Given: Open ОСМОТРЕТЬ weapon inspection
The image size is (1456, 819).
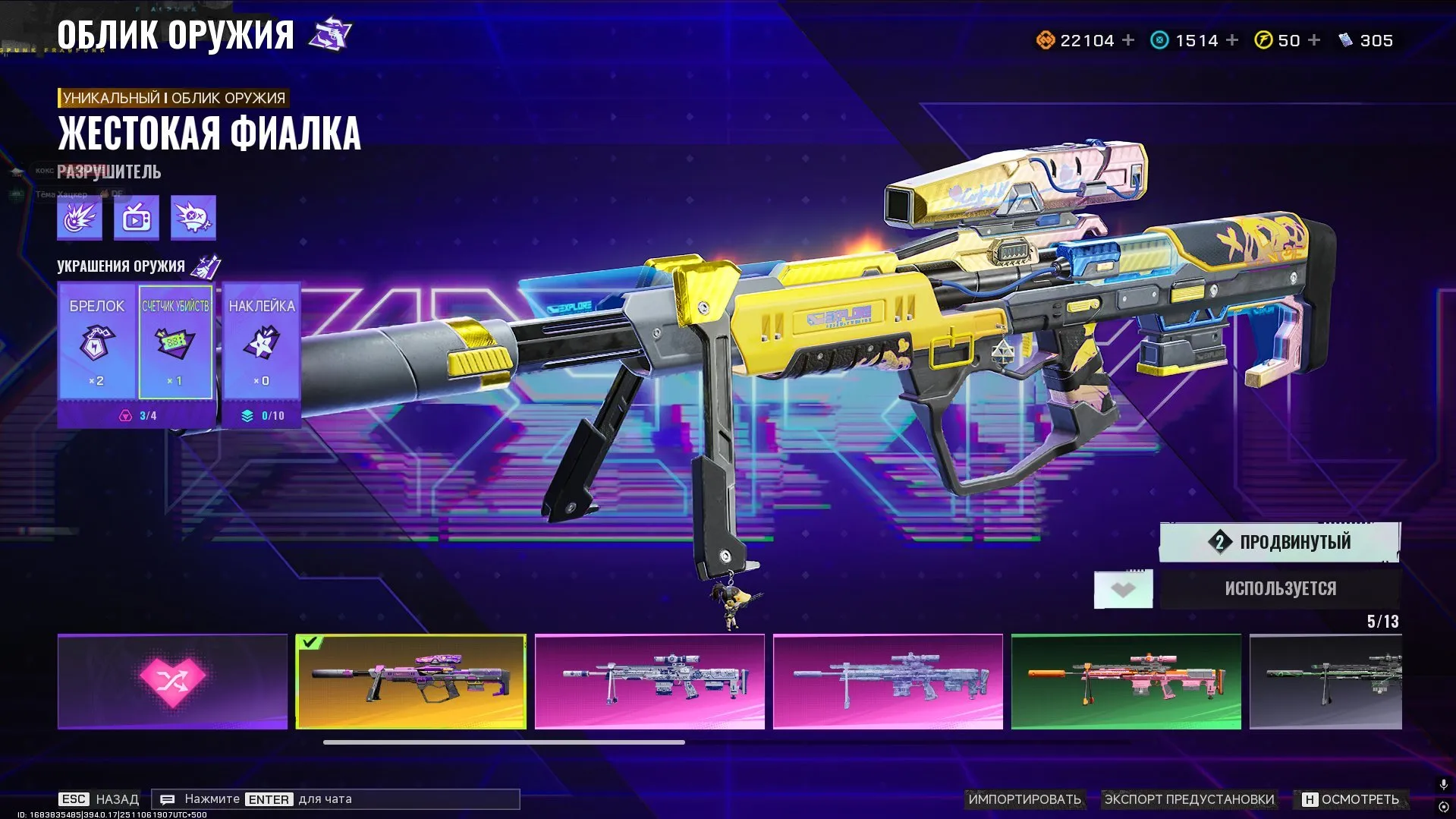Looking at the screenshot, I should [x=1360, y=799].
